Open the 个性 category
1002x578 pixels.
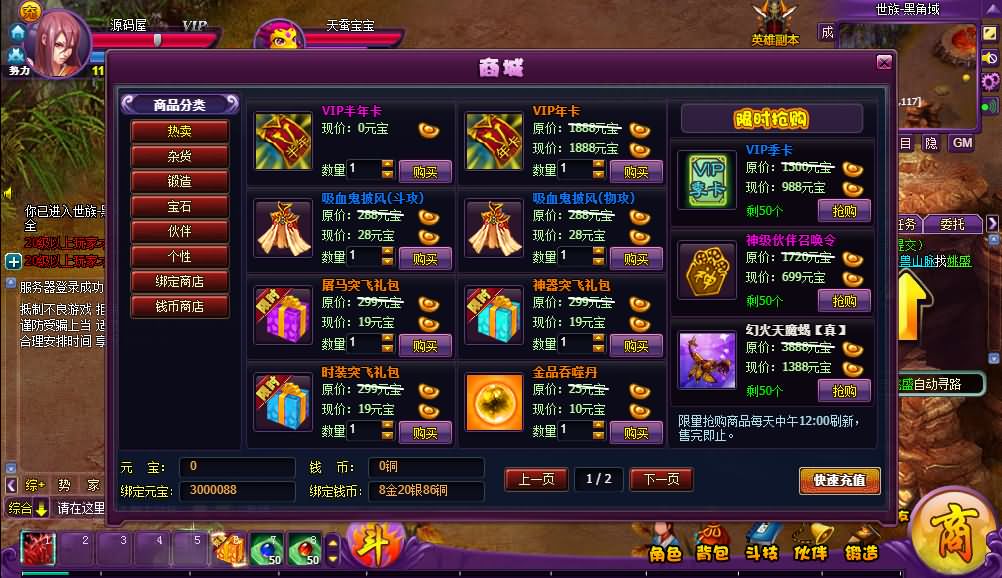click(180, 256)
